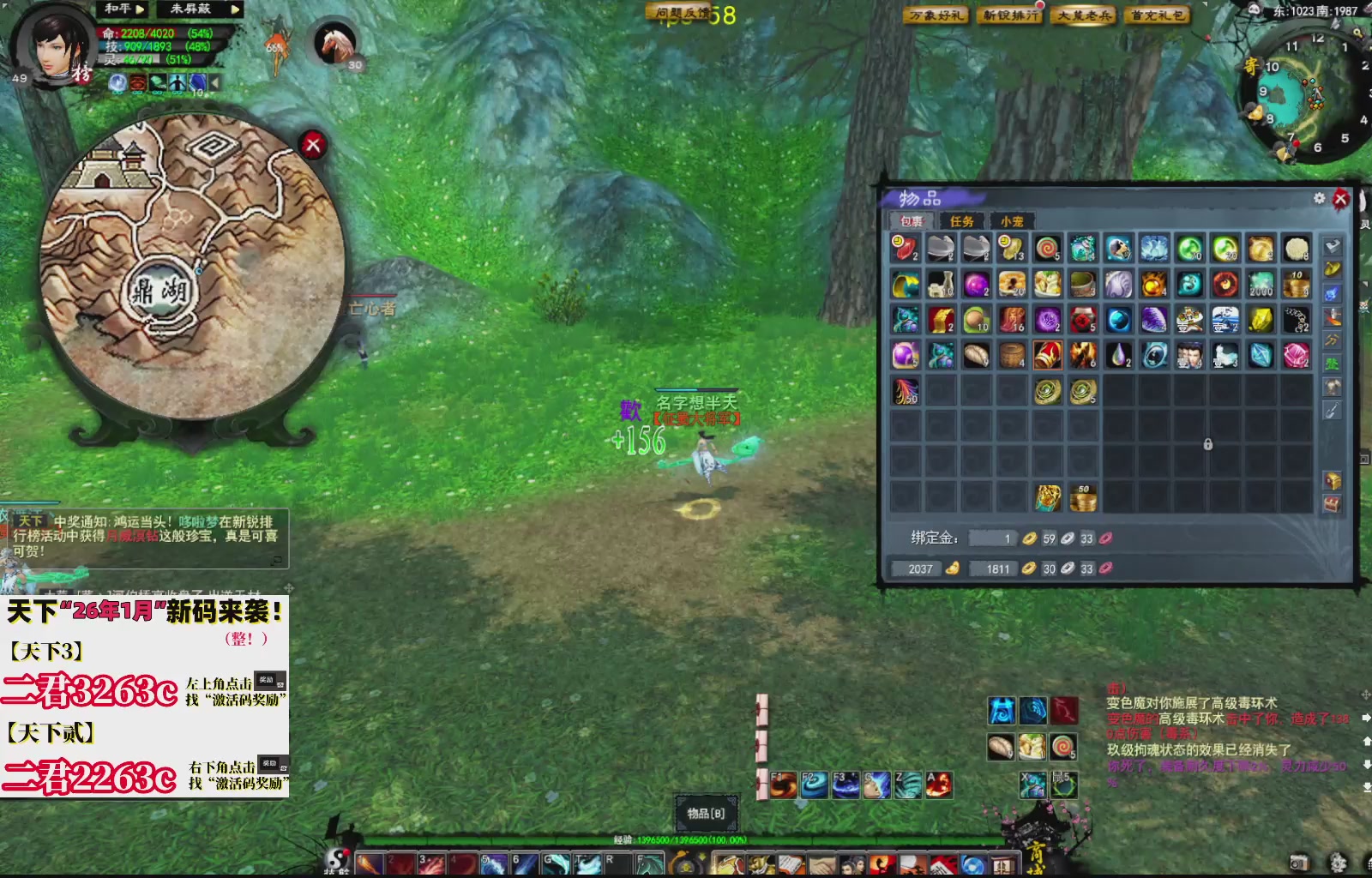Activate the A fire skill icon
Viewport: 1372px width, 878px height.
(941, 785)
